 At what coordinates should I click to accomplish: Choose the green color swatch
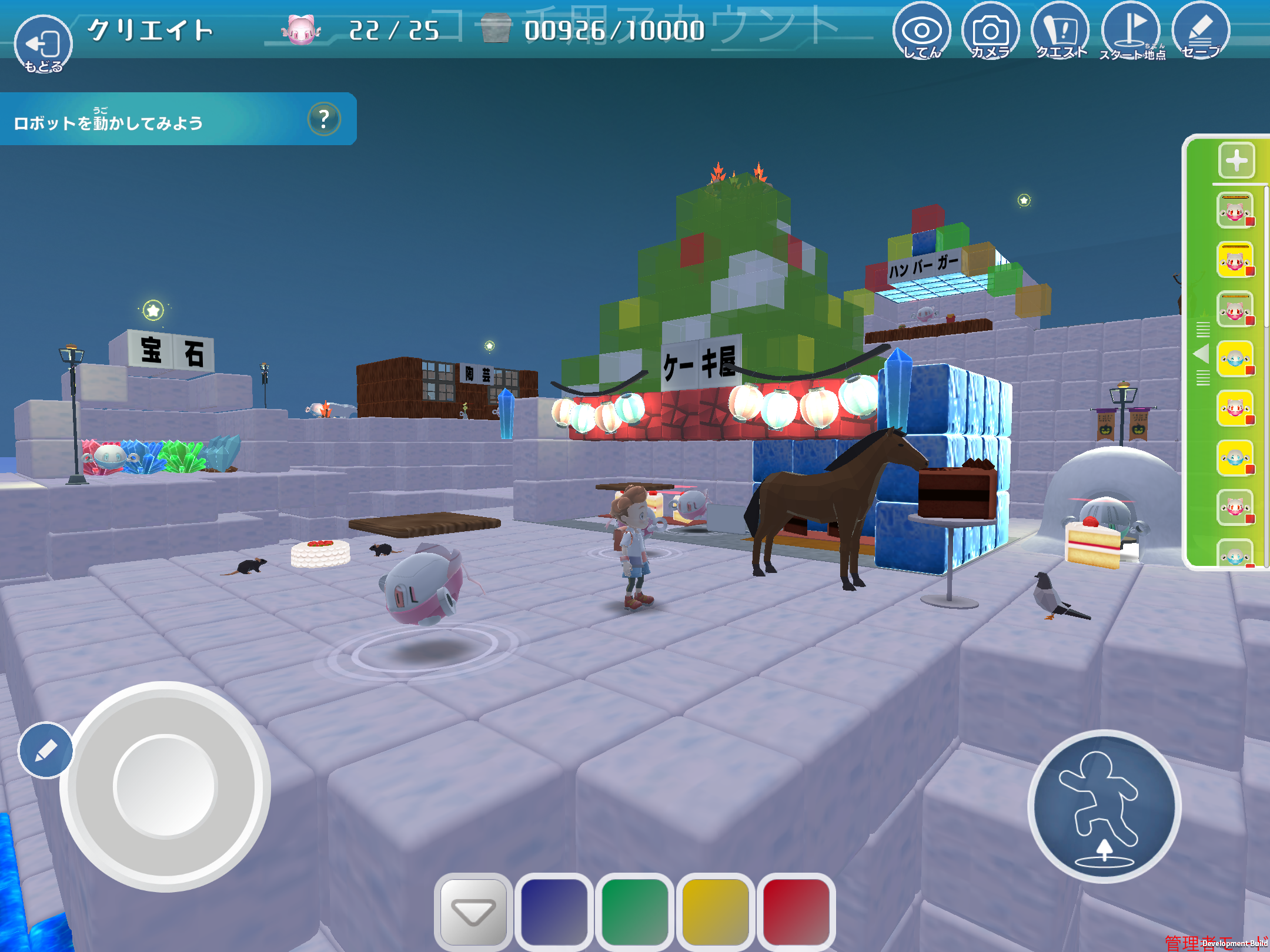[634, 912]
